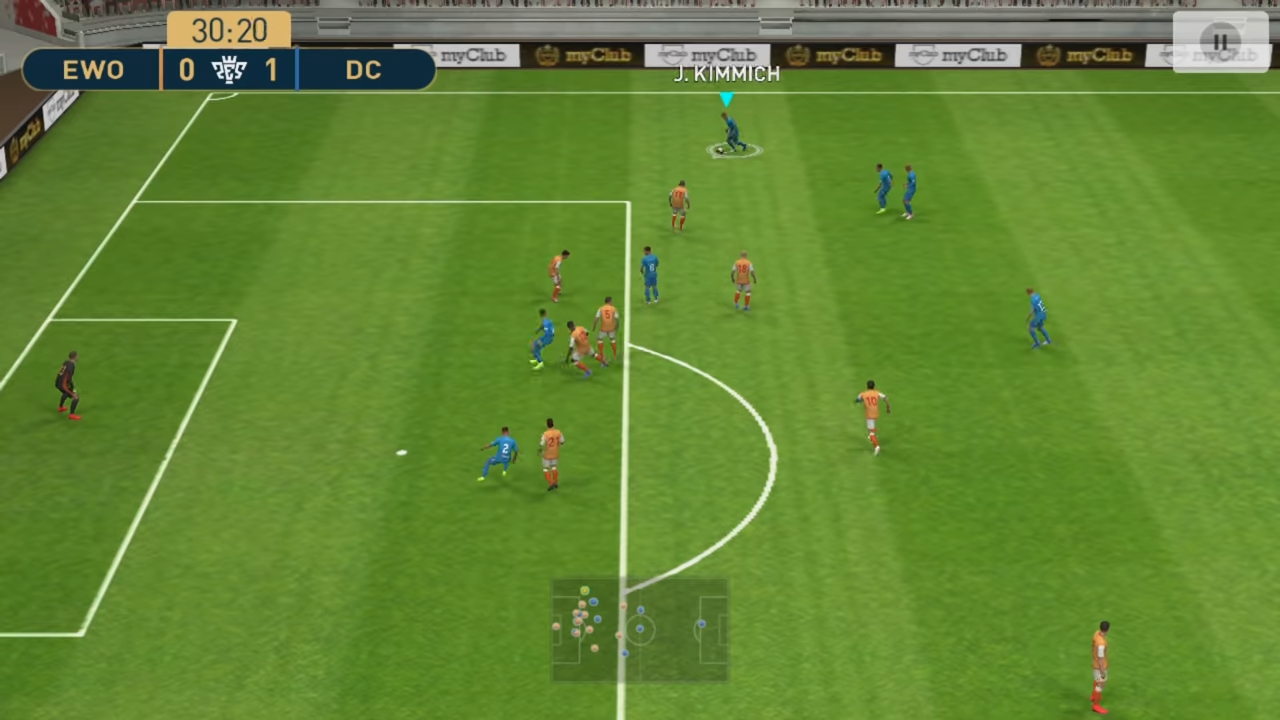Select the 30:20 match timer display

[x=232, y=31]
